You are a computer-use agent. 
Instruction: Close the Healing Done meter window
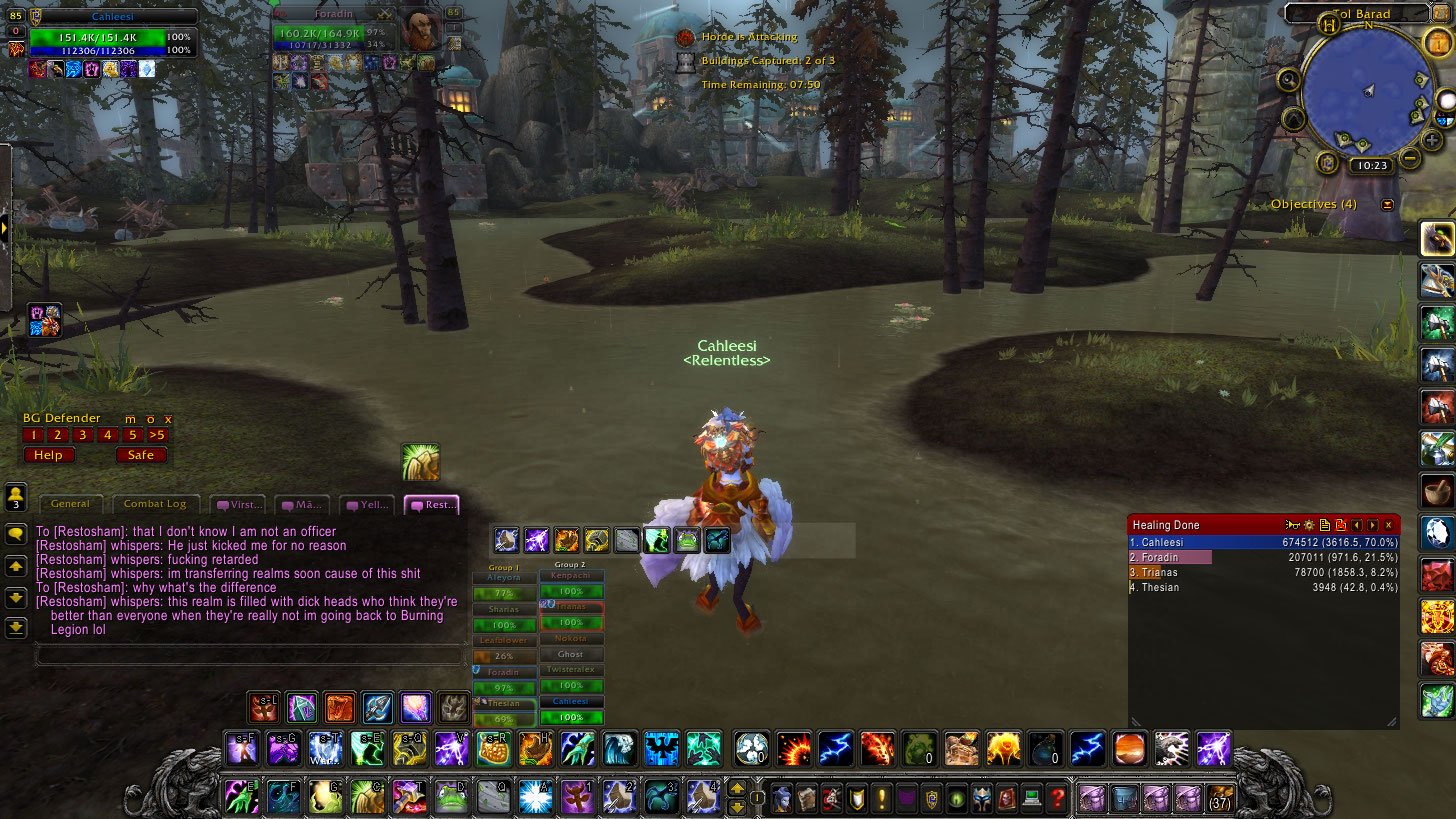(1388, 525)
